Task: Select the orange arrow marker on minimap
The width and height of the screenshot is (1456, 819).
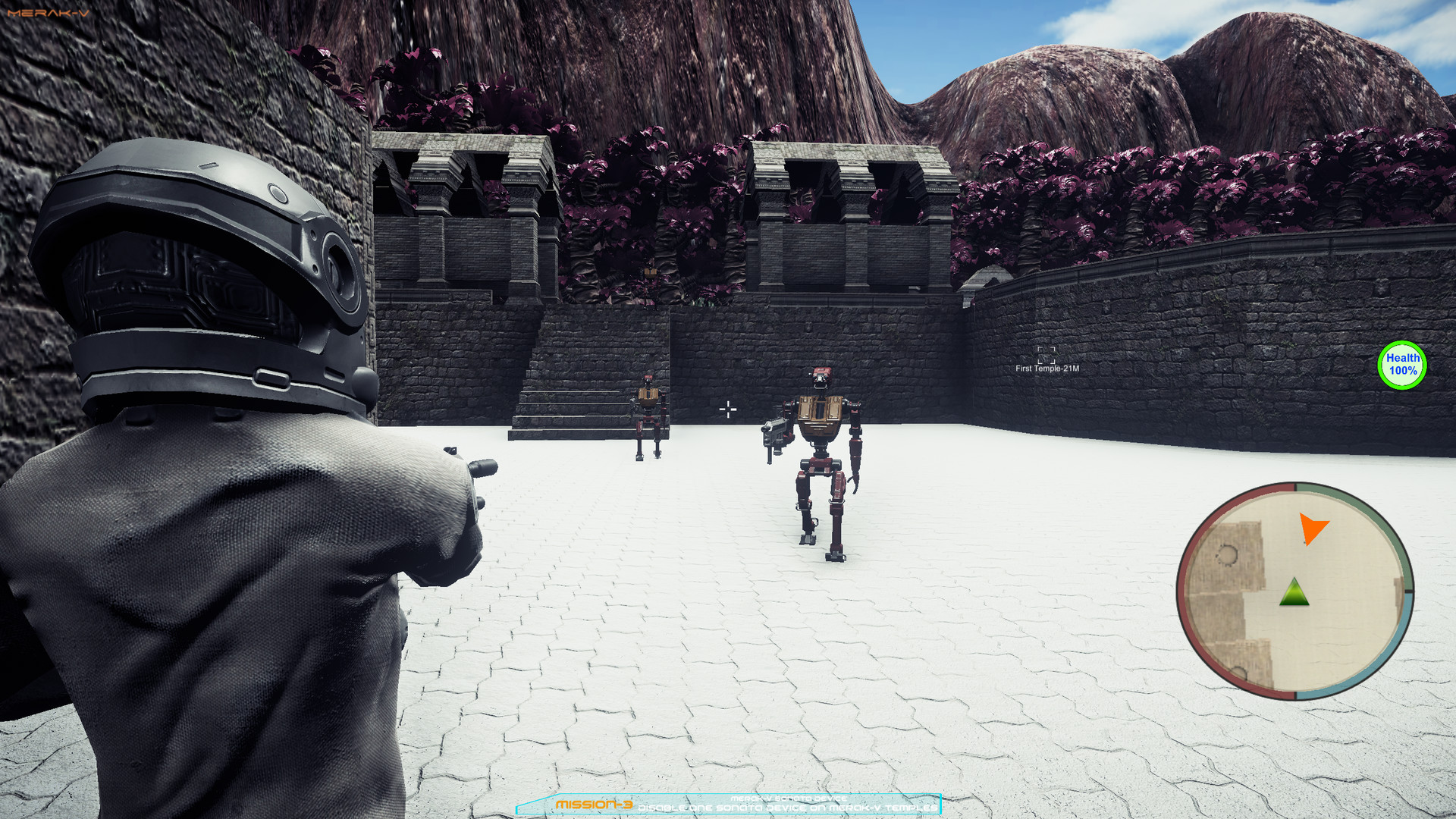Action: pos(1312,528)
